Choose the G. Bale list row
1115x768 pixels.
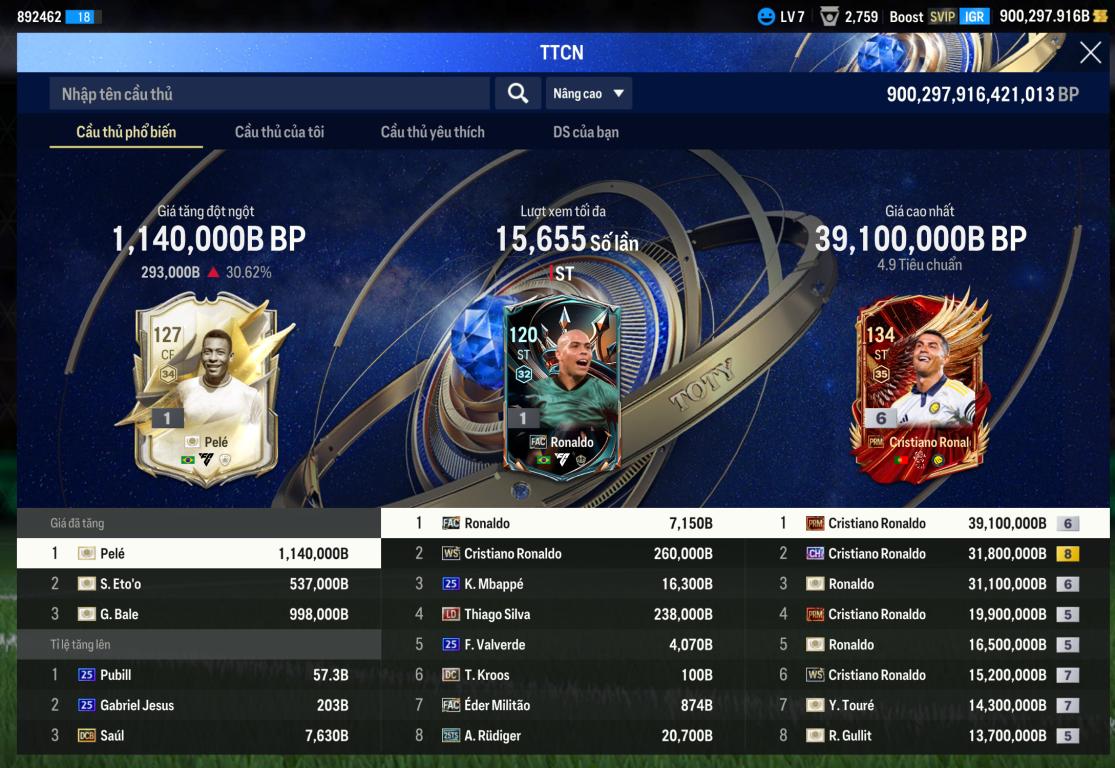tap(199, 614)
